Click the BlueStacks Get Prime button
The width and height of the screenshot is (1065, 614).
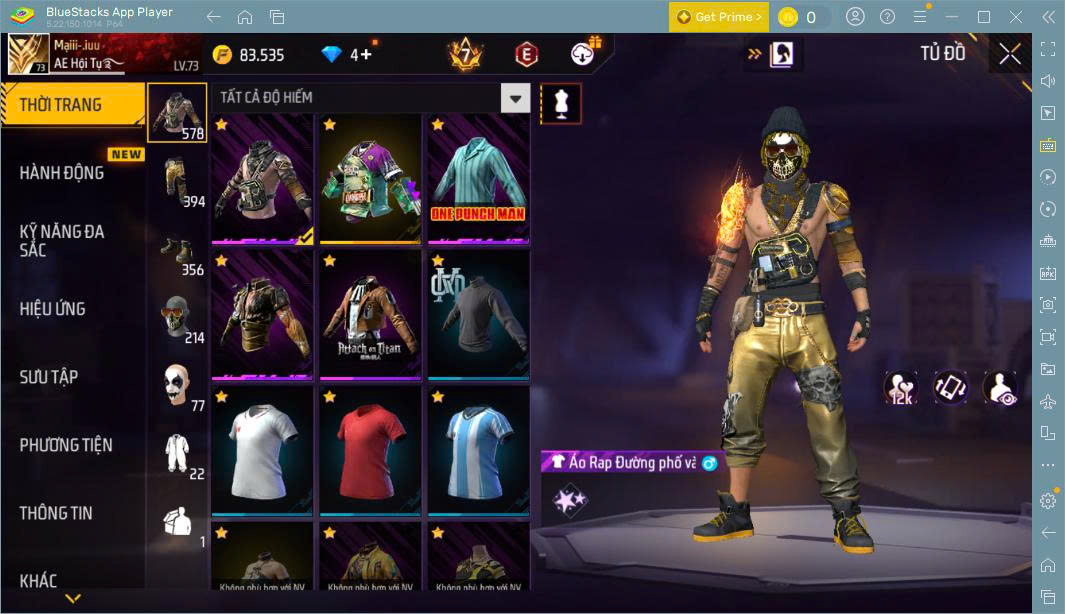719,17
